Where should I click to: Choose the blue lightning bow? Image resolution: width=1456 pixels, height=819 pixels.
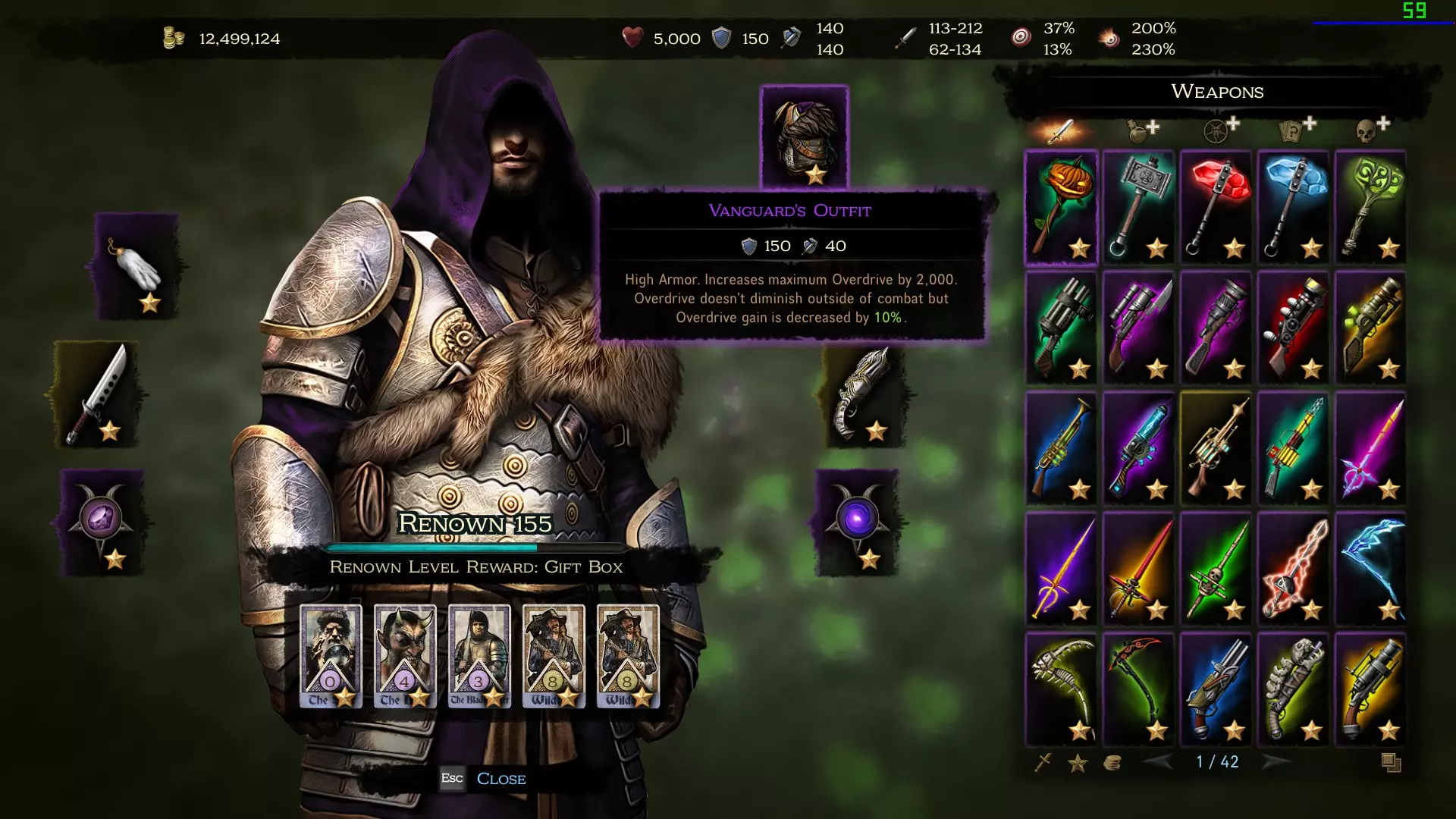click(1370, 569)
